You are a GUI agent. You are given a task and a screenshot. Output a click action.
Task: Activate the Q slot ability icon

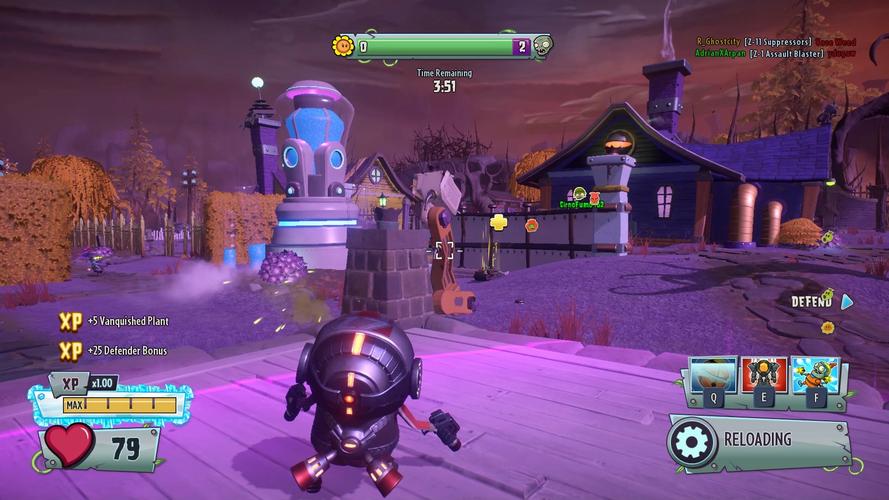(x=714, y=375)
